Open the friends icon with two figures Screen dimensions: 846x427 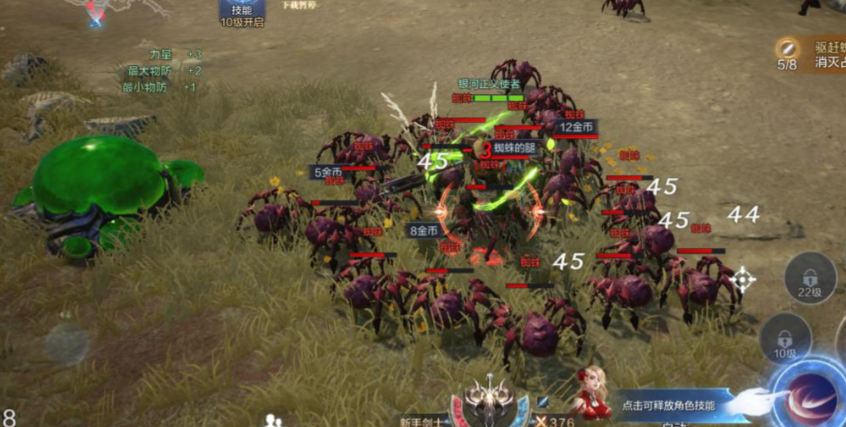coord(273,420)
